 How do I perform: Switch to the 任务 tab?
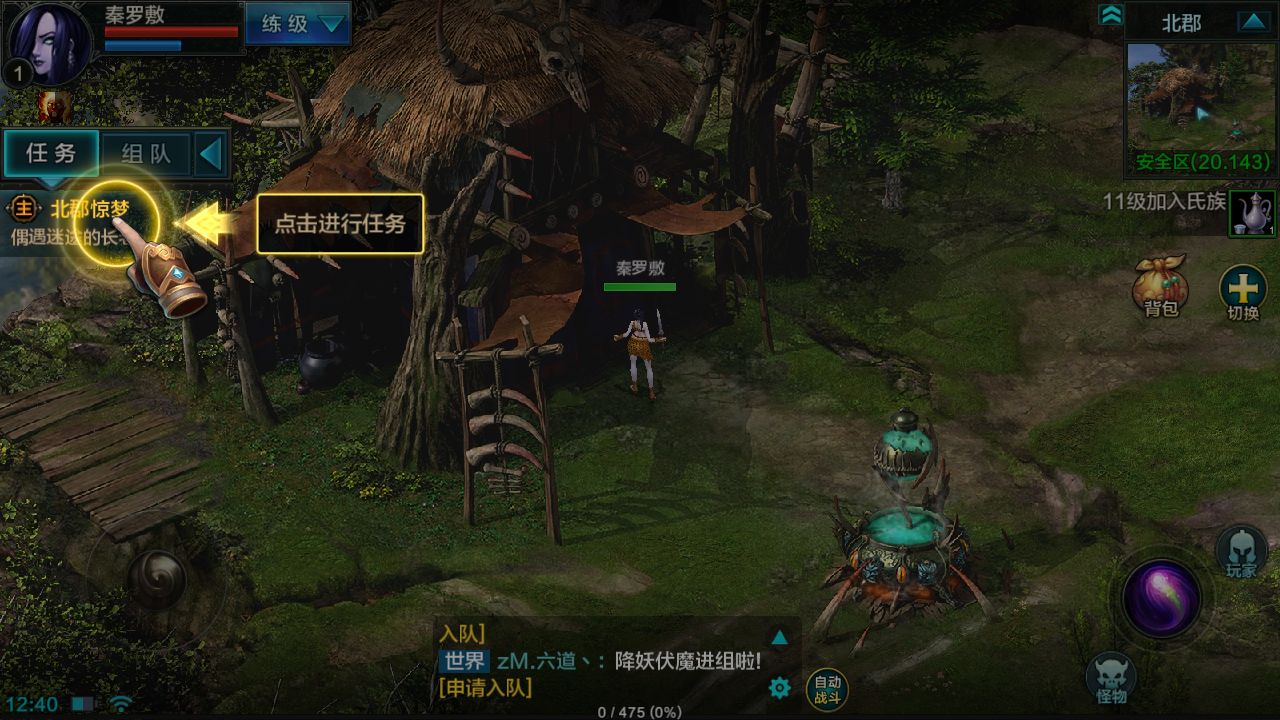click(x=51, y=153)
